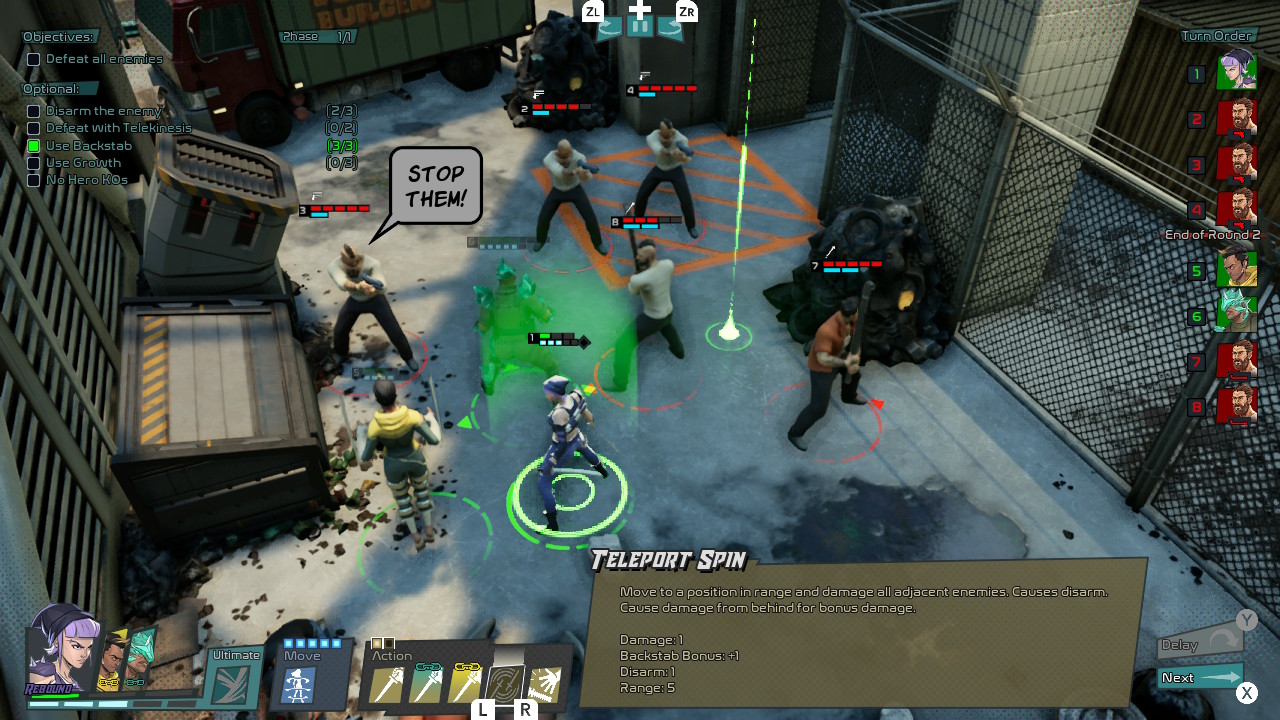Select the Teleport Spin spiral icon
Image resolution: width=1280 pixels, height=720 pixels.
tap(505, 685)
